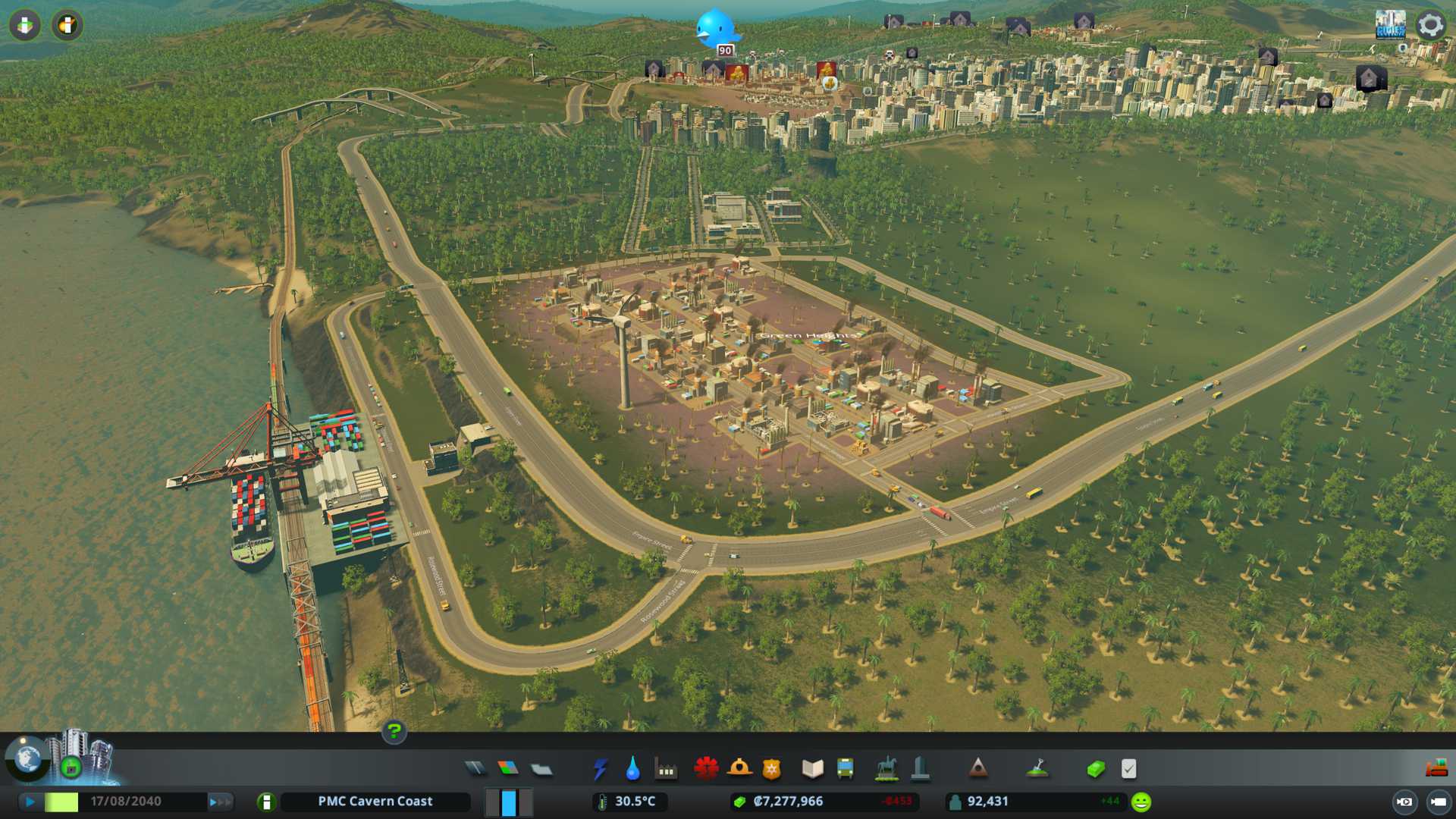This screenshot has height=819, width=1456.
Task: Open the Electricity lightning bolt menu
Action: [x=600, y=769]
